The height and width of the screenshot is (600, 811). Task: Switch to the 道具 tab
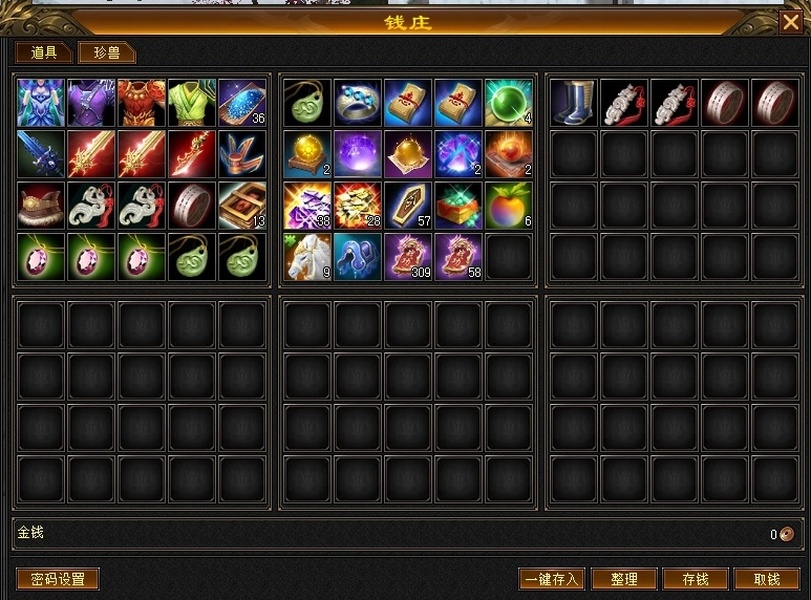click(43, 53)
